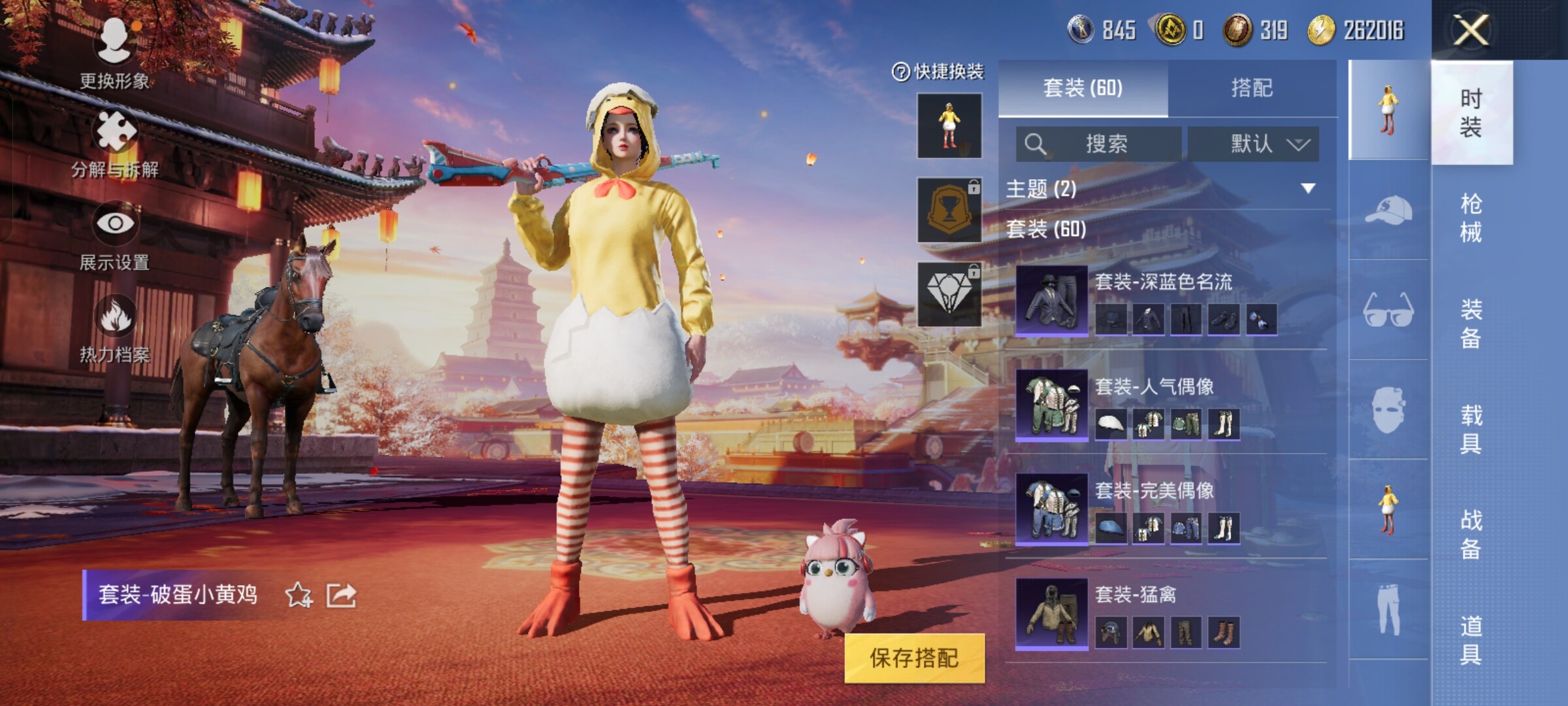Switch to the 搭配 tab

coord(1252,88)
